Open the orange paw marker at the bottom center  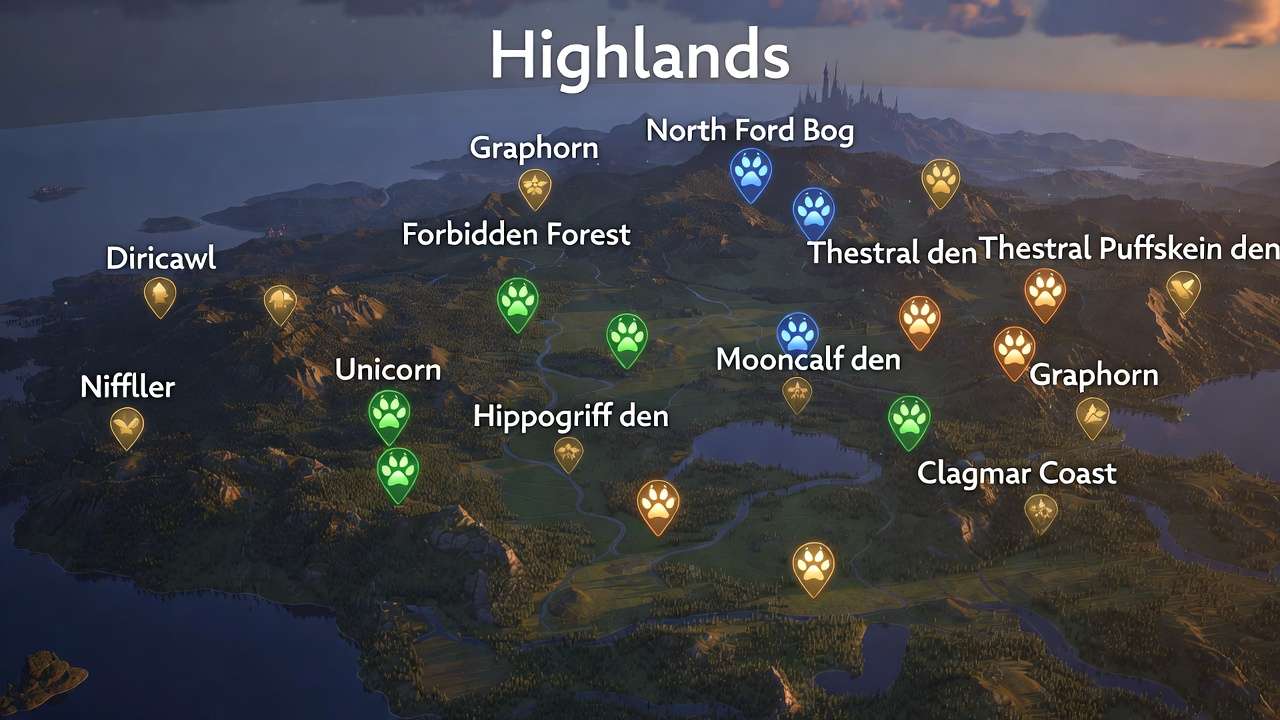[811, 567]
